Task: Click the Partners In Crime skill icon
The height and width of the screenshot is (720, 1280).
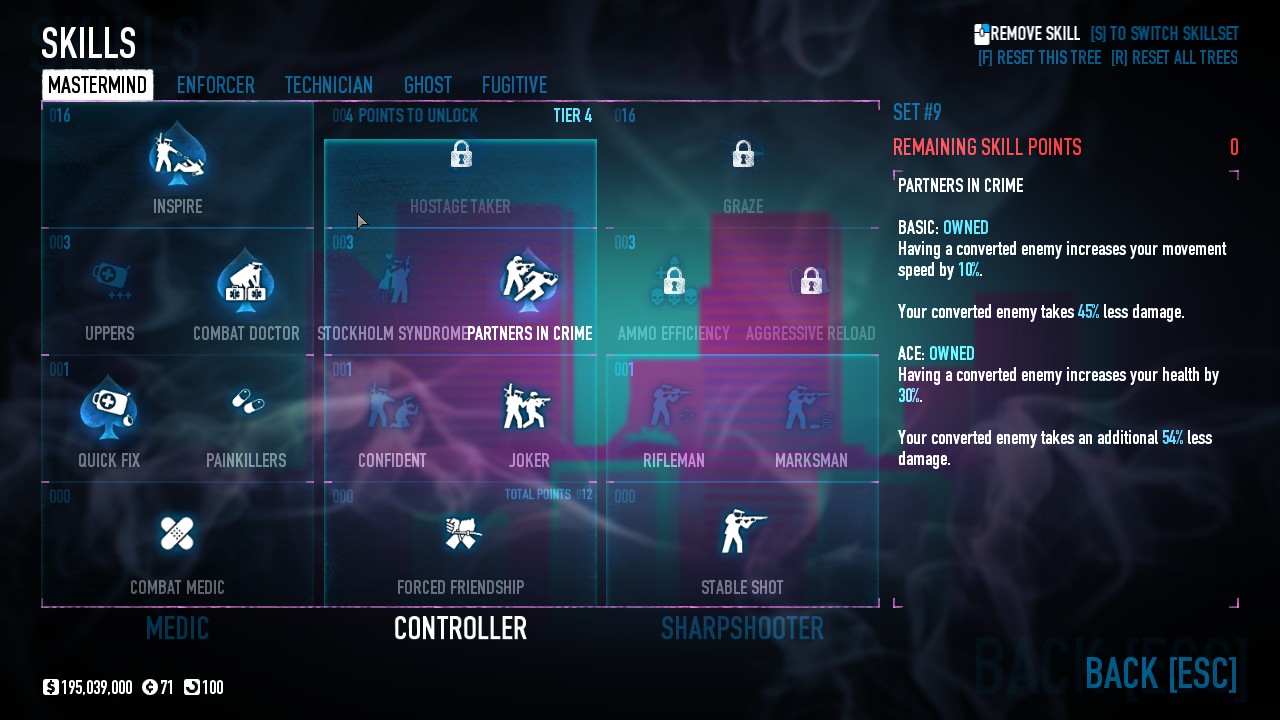Action: pyautogui.click(x=529, y=283)
